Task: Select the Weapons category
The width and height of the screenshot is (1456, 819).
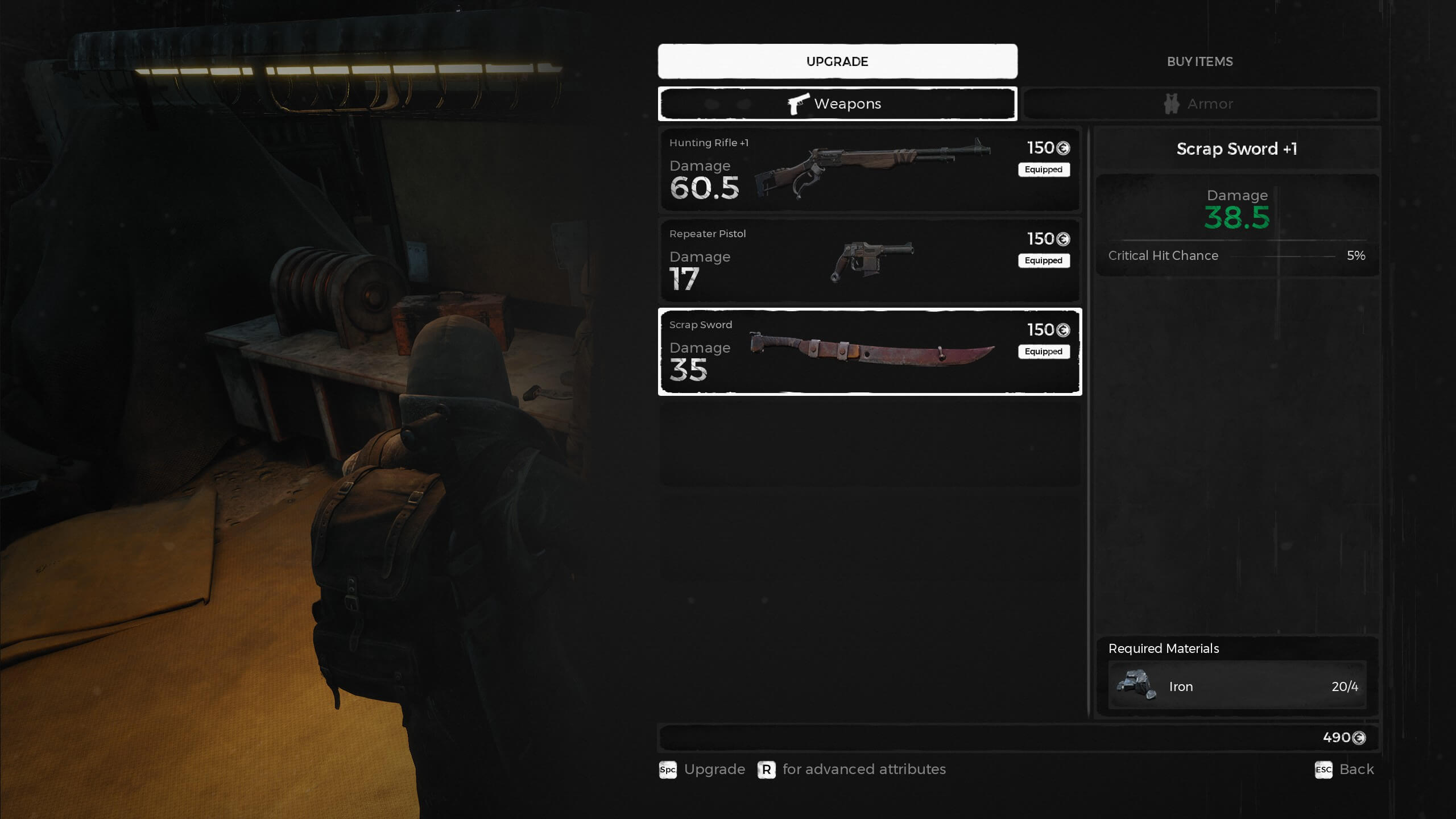Action: (x=837, y=104)
